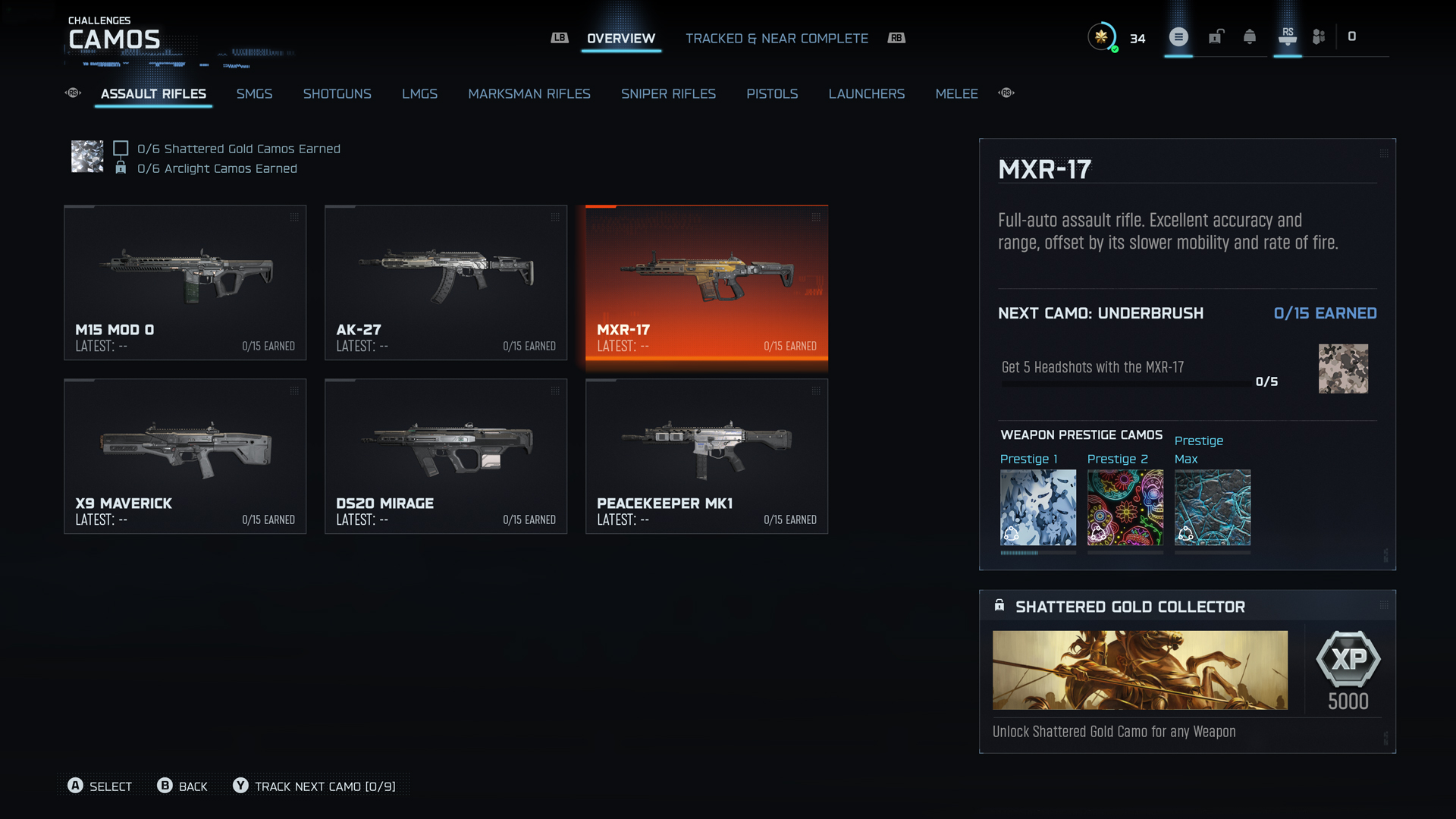
Task: Pick the Peacekeeper MK1 weapon tile
Action: 707,456
